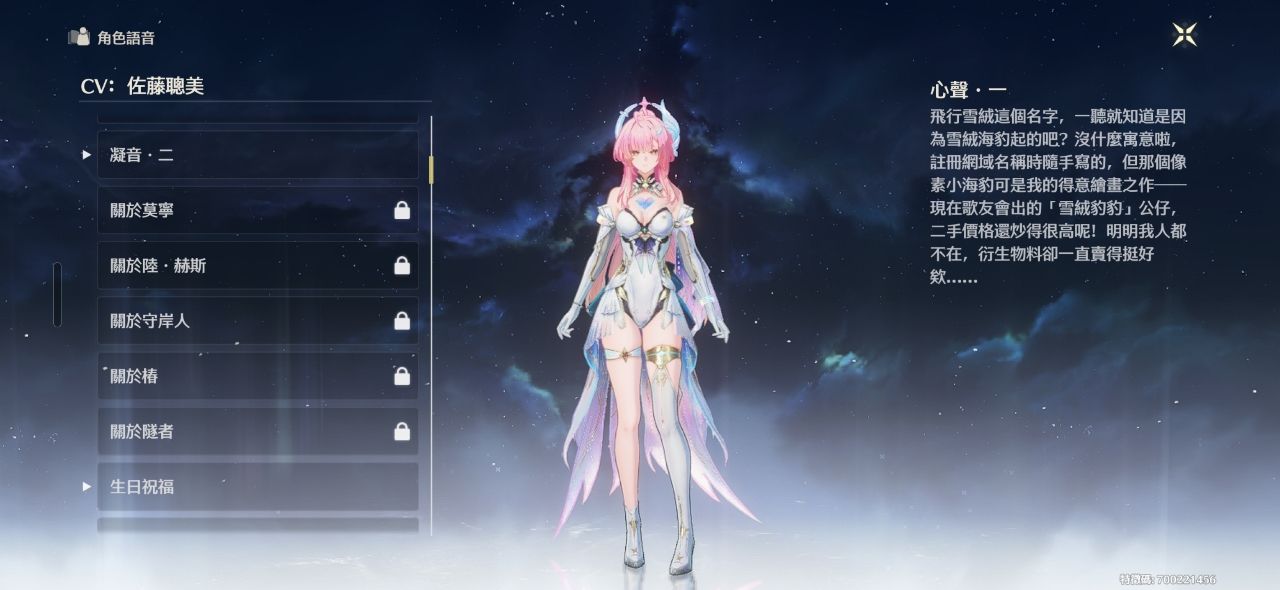This screenshot has width=1280, height=590.
Task: Play the 凝音・二 voice line
Action: click(257, 155)
